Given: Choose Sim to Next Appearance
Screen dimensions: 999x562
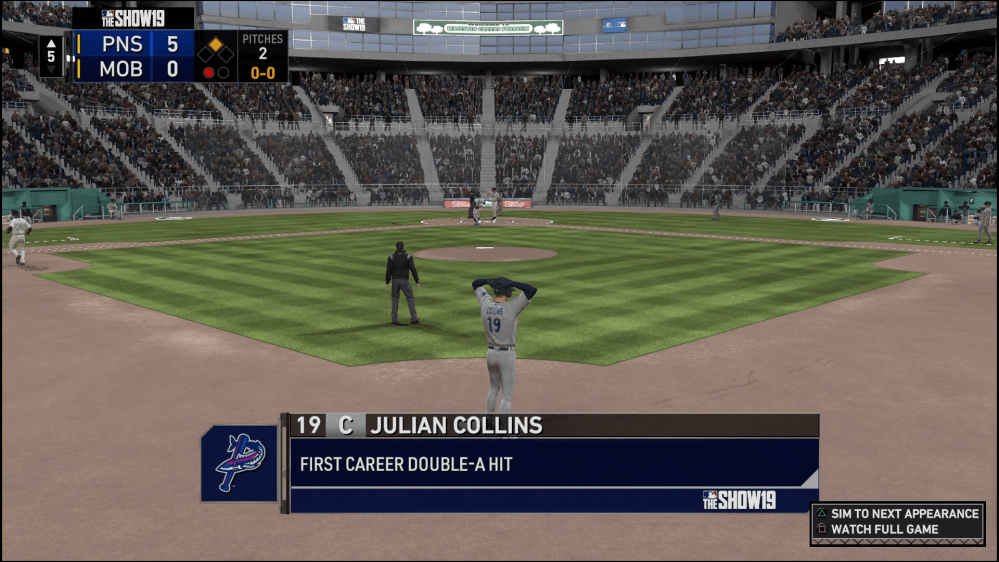Looking at the screenshot, I should pyautogui.click(x=903, y=514).
